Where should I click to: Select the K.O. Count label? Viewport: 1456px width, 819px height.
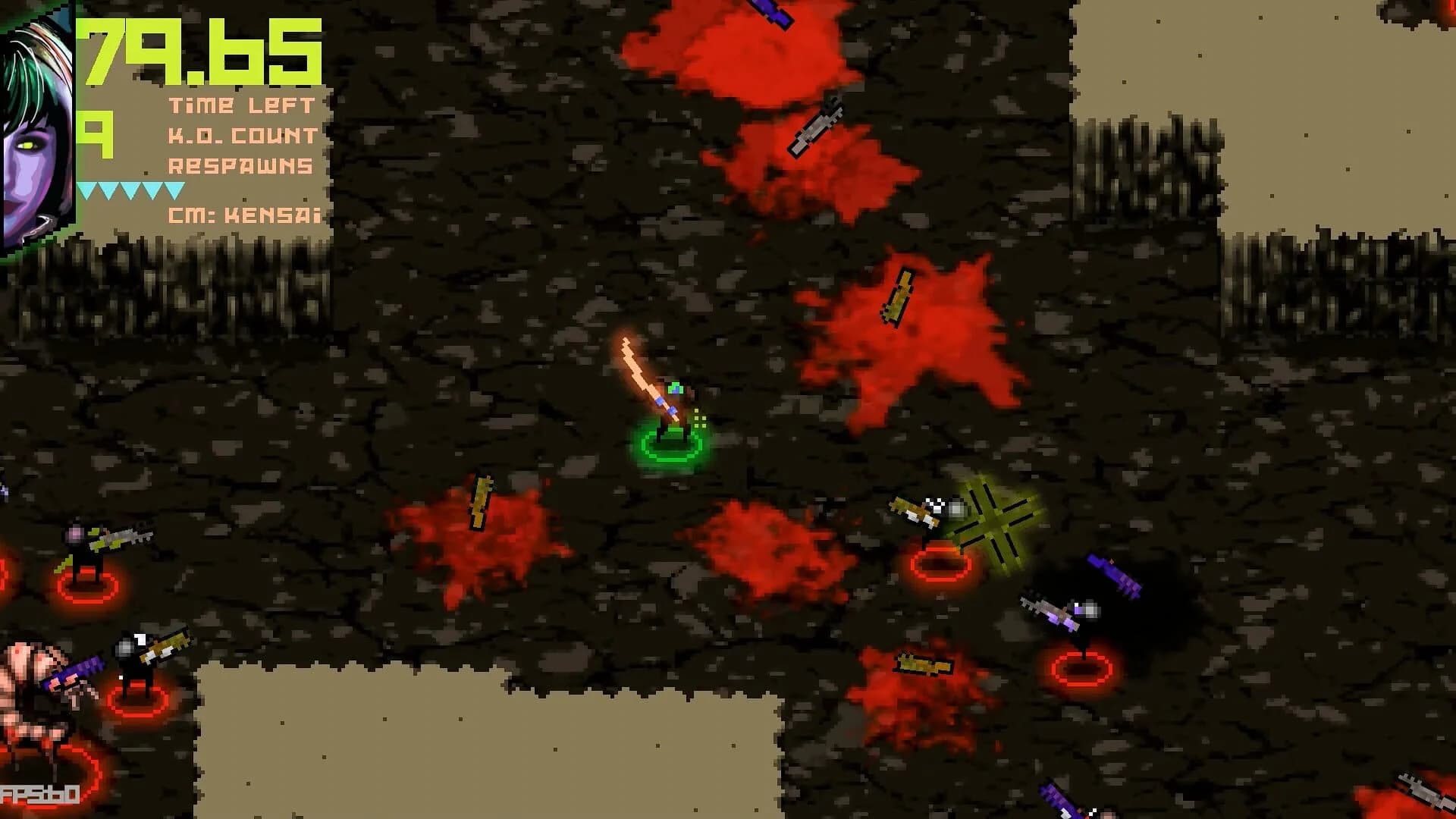tap(243, 136)
